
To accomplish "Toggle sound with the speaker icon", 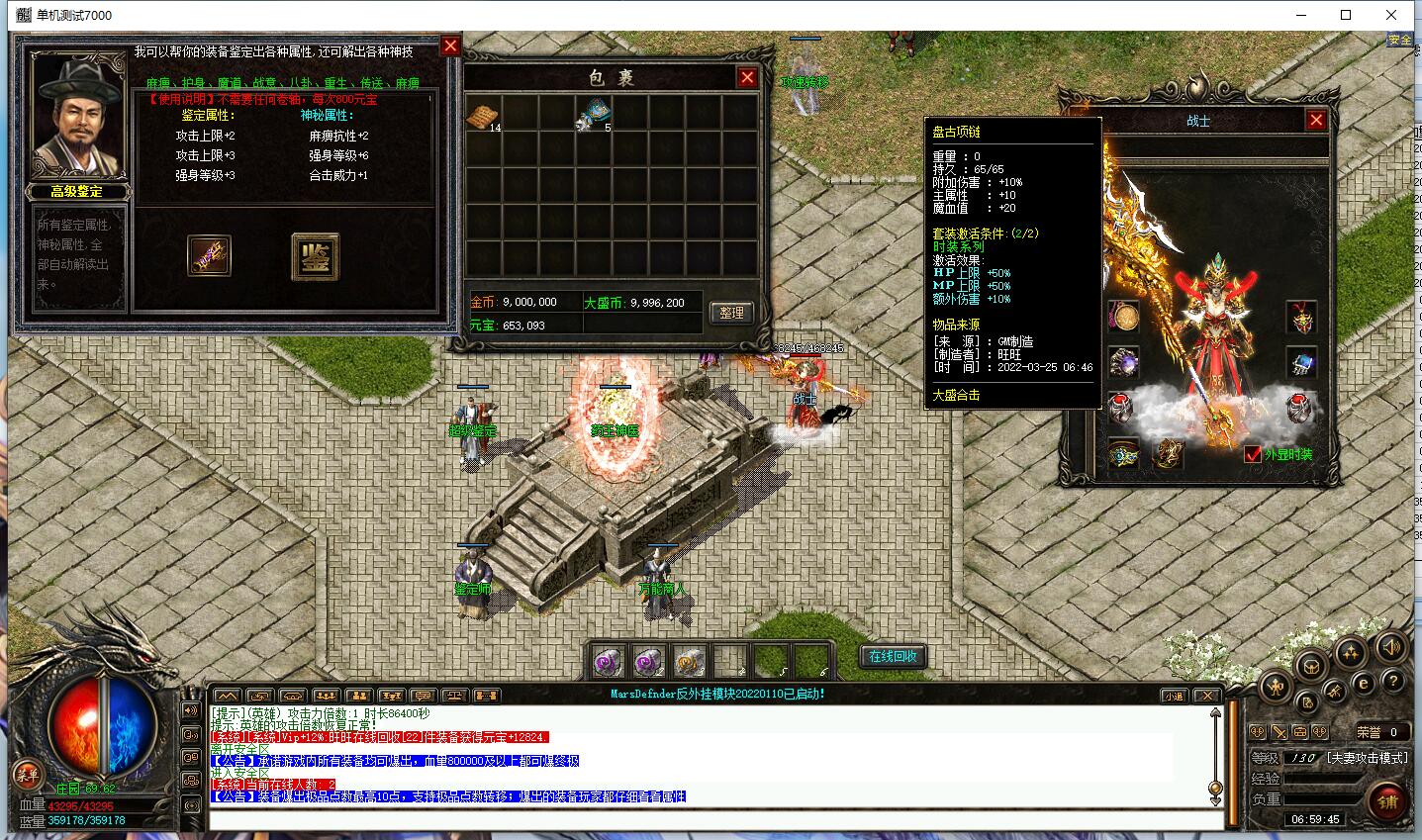I will (1390, 647).
